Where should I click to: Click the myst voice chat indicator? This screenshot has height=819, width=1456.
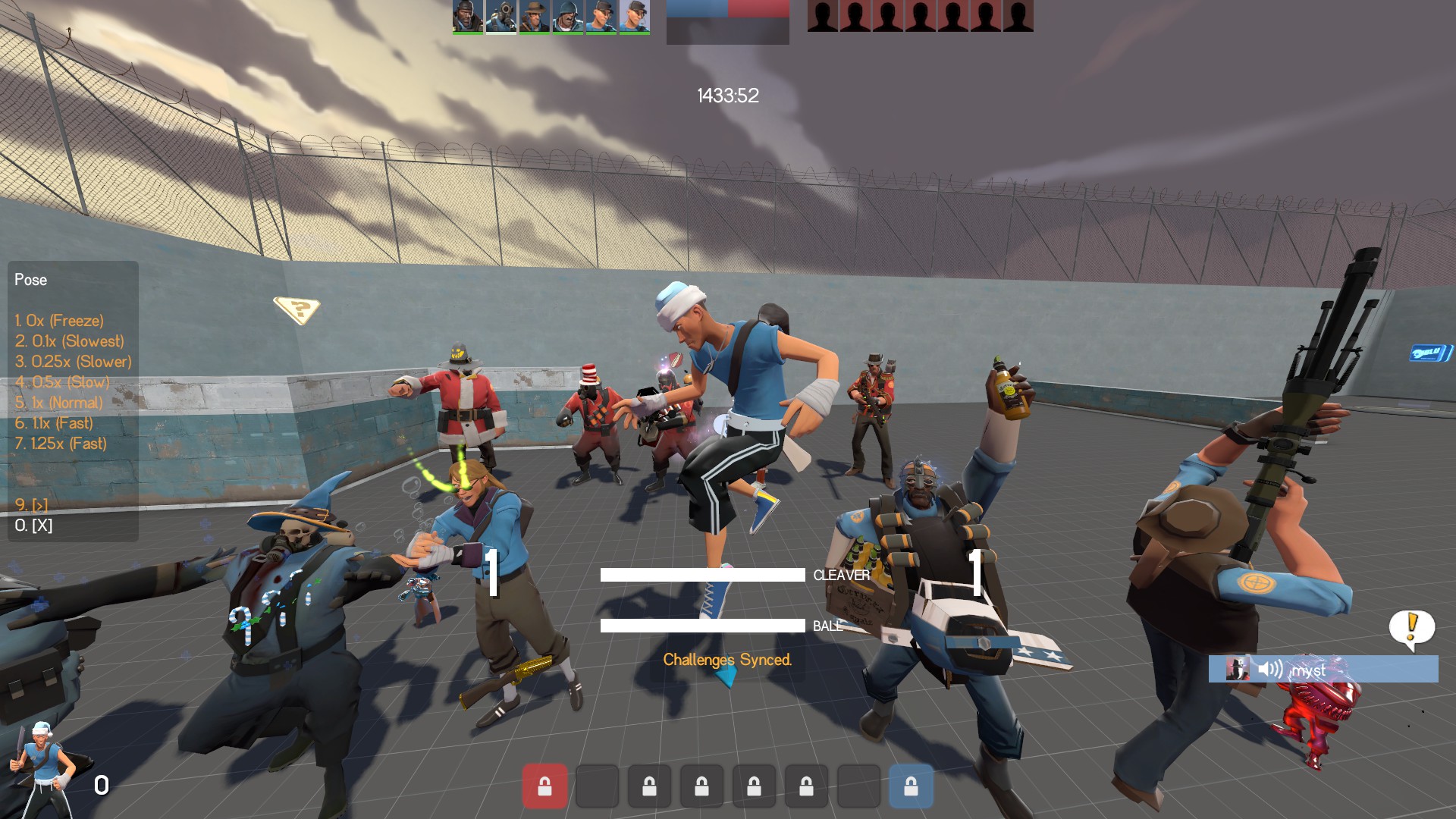(x=1323, y=670)
